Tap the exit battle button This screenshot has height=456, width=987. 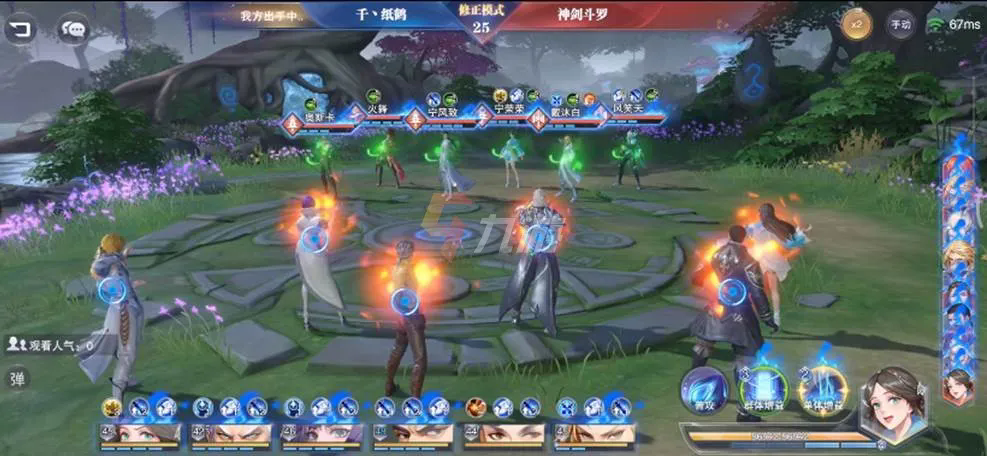click(19, 28)
